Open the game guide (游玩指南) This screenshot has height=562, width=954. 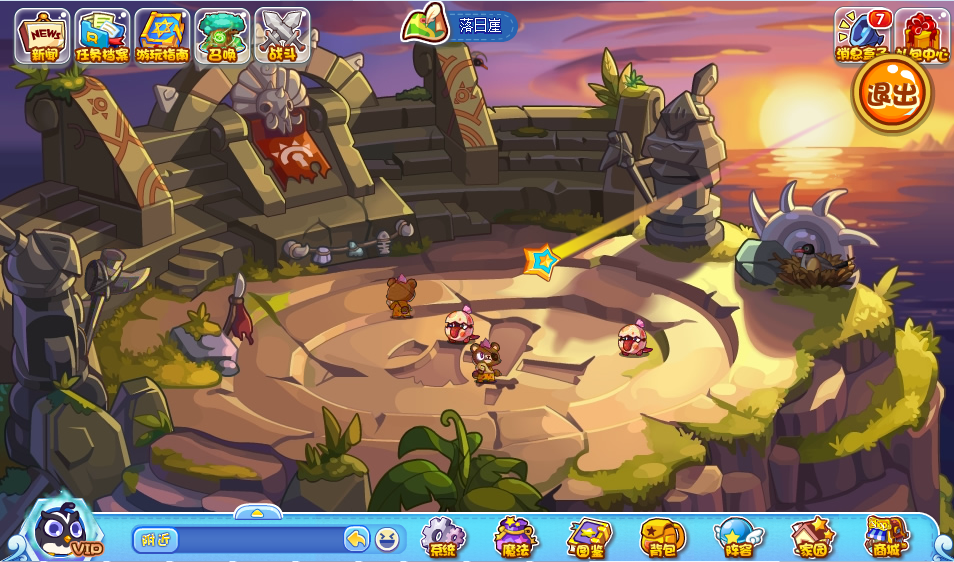pyautogui.click(x=162, y=35)
